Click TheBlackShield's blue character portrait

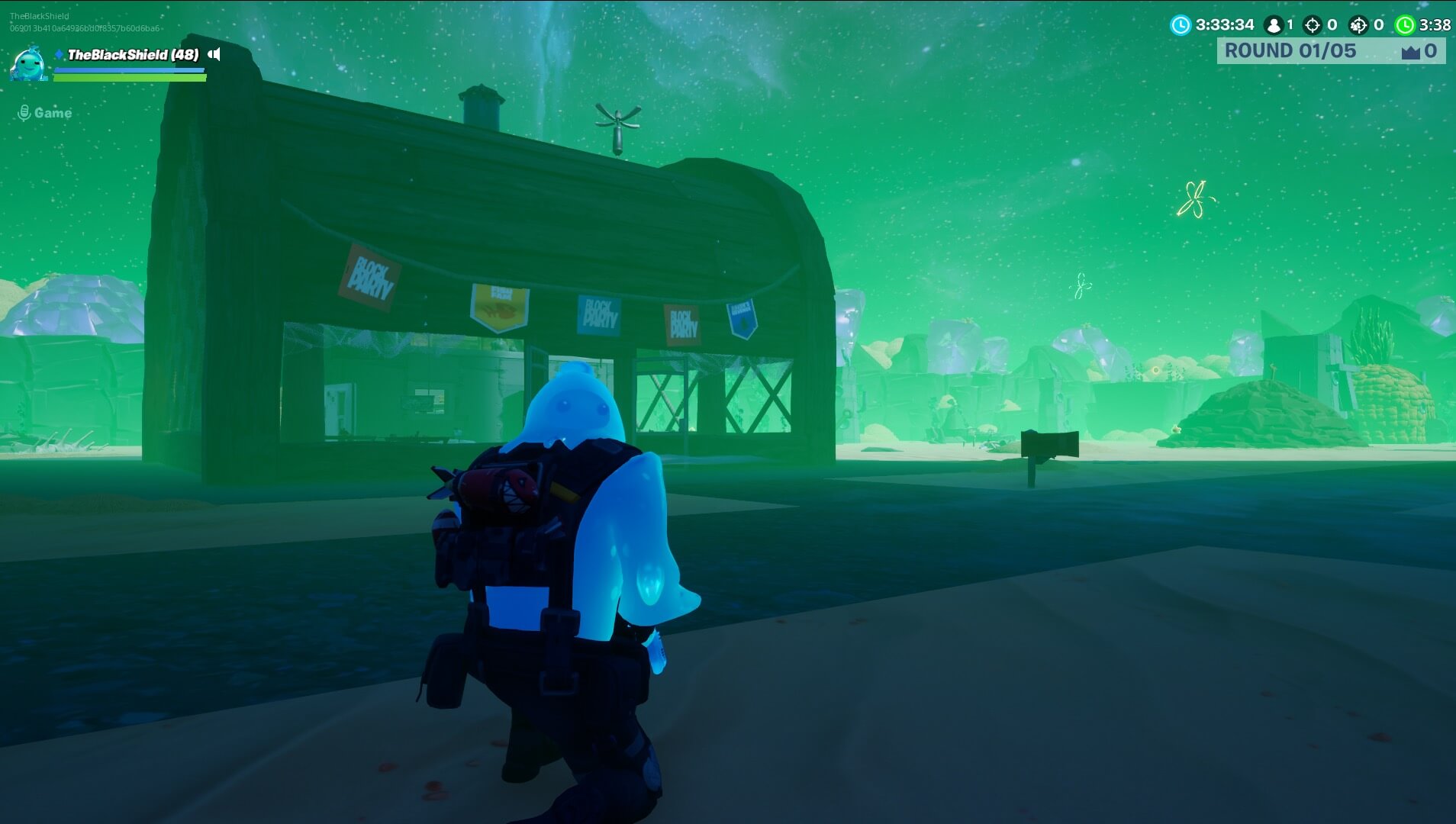[28, 63]
